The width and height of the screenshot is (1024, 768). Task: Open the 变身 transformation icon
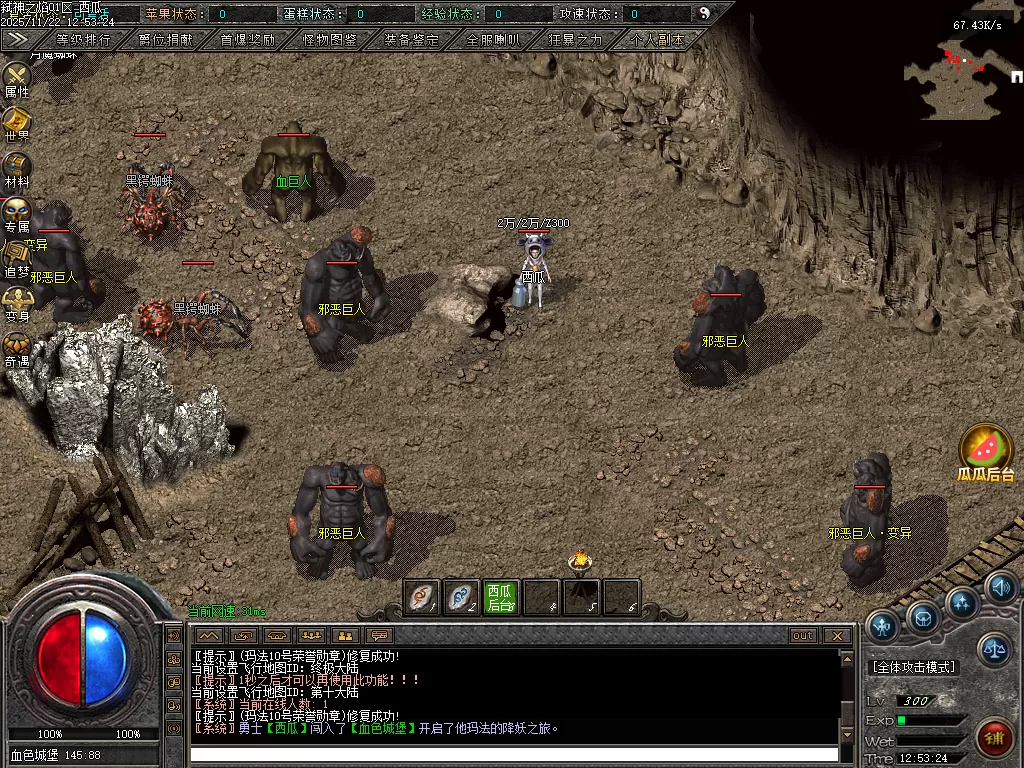tap(17, 299)
